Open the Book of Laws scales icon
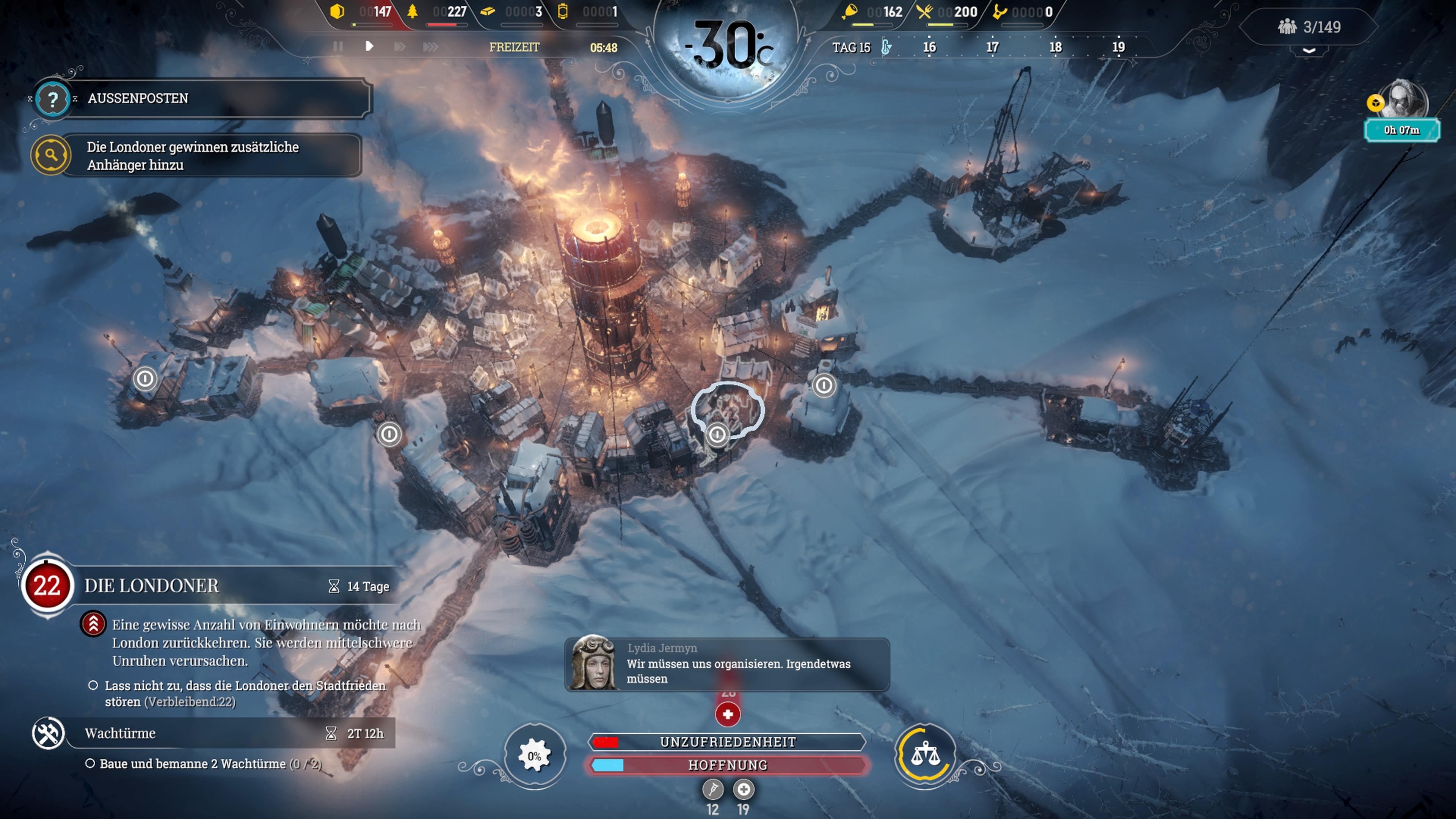Image resolution: width=1456 pixels, height=819 pixels. coord(925,755)
